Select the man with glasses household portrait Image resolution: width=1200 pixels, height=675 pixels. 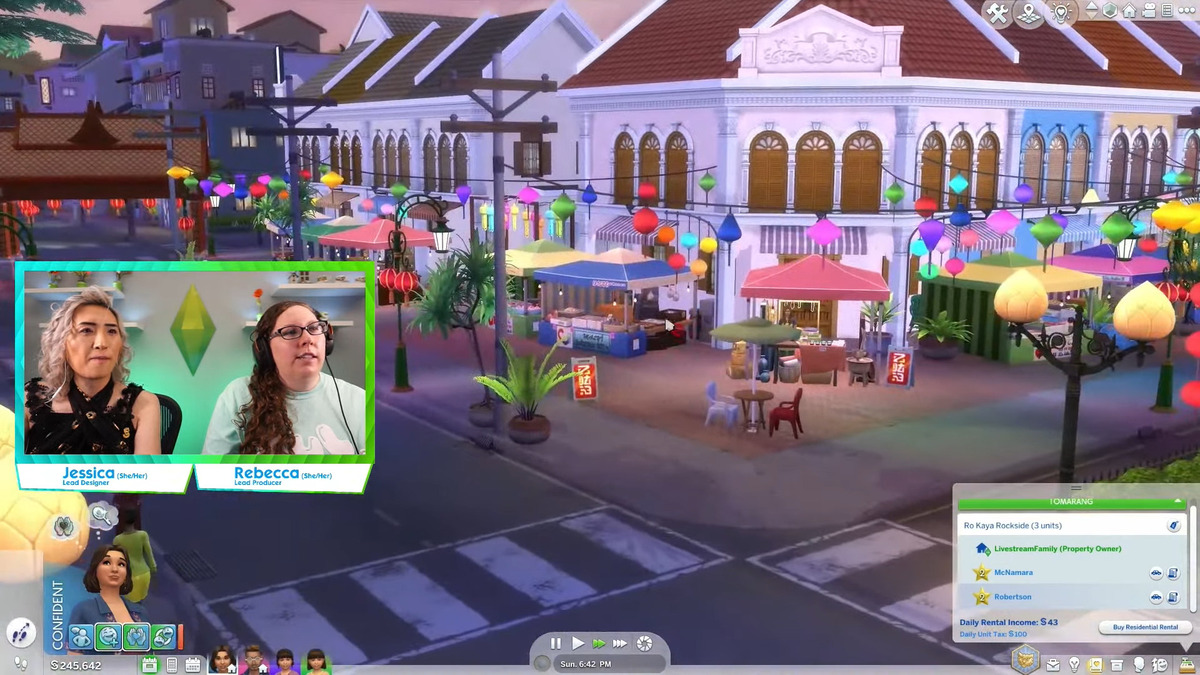pos(254,660)
